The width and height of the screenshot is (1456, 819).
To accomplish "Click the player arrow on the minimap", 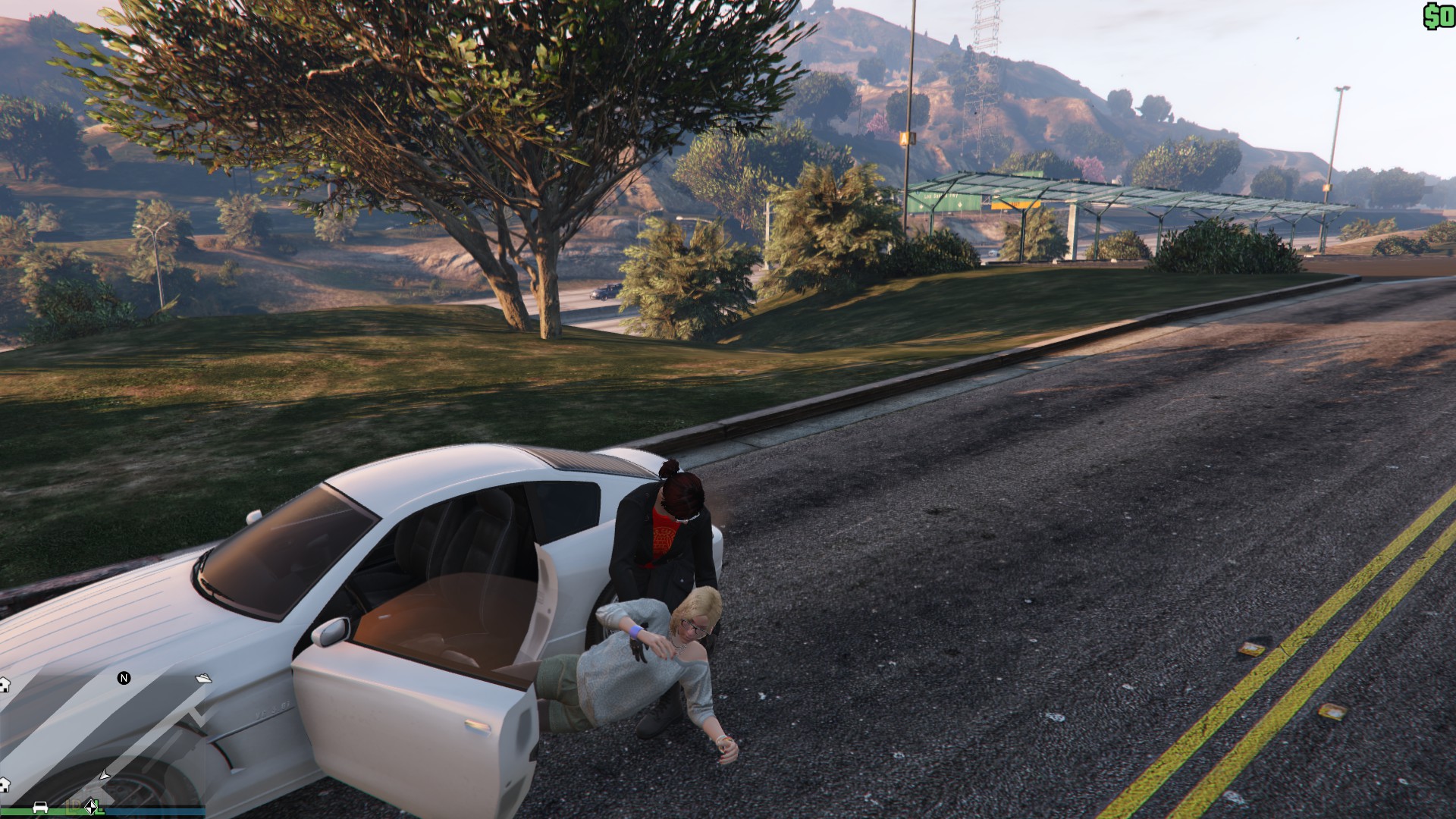I will [105, 774].
